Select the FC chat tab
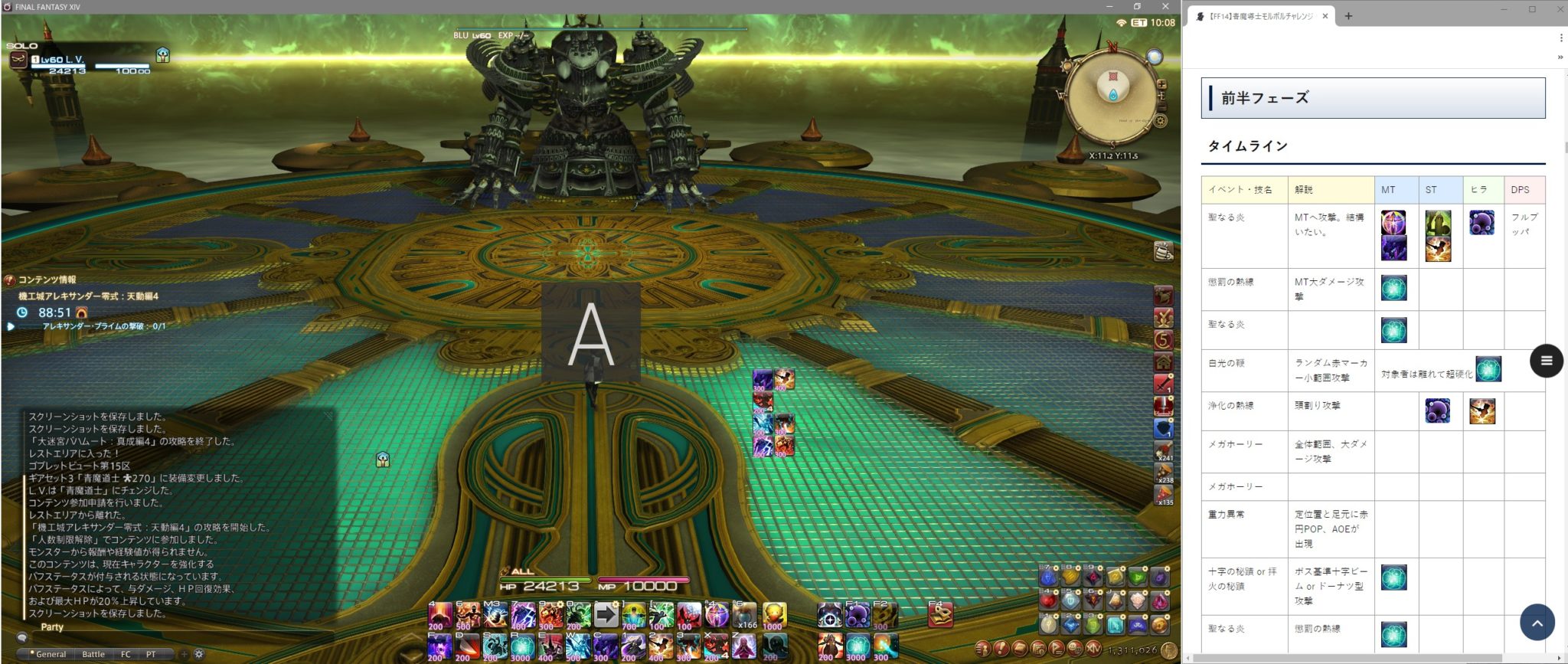Screen dimensions: 1568x664 pyautogui.click(x=126, y=654)
